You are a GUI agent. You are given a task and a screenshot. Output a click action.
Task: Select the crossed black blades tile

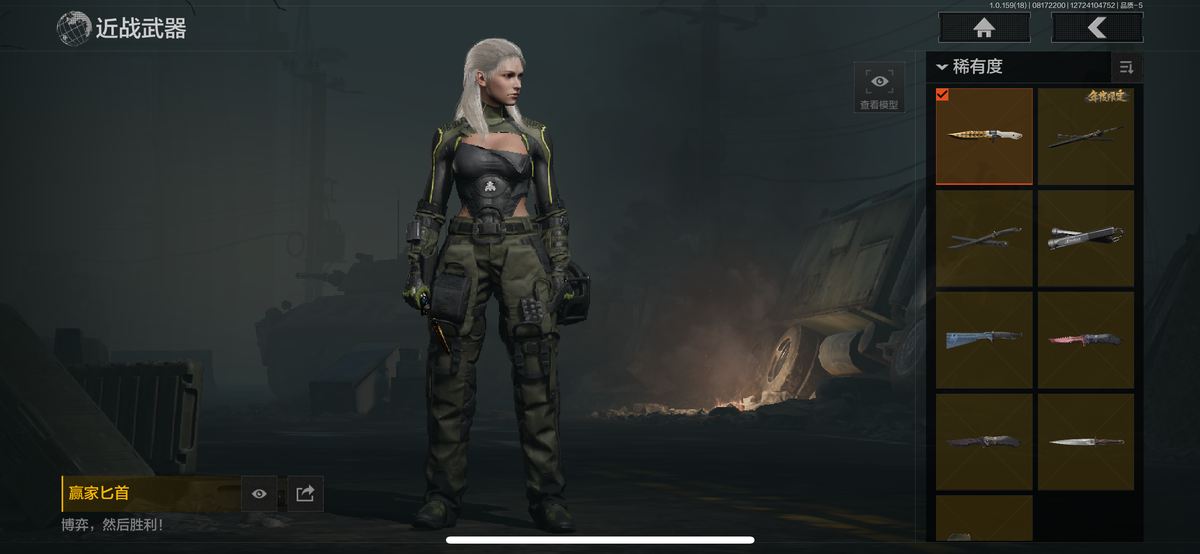pos(984,238)
